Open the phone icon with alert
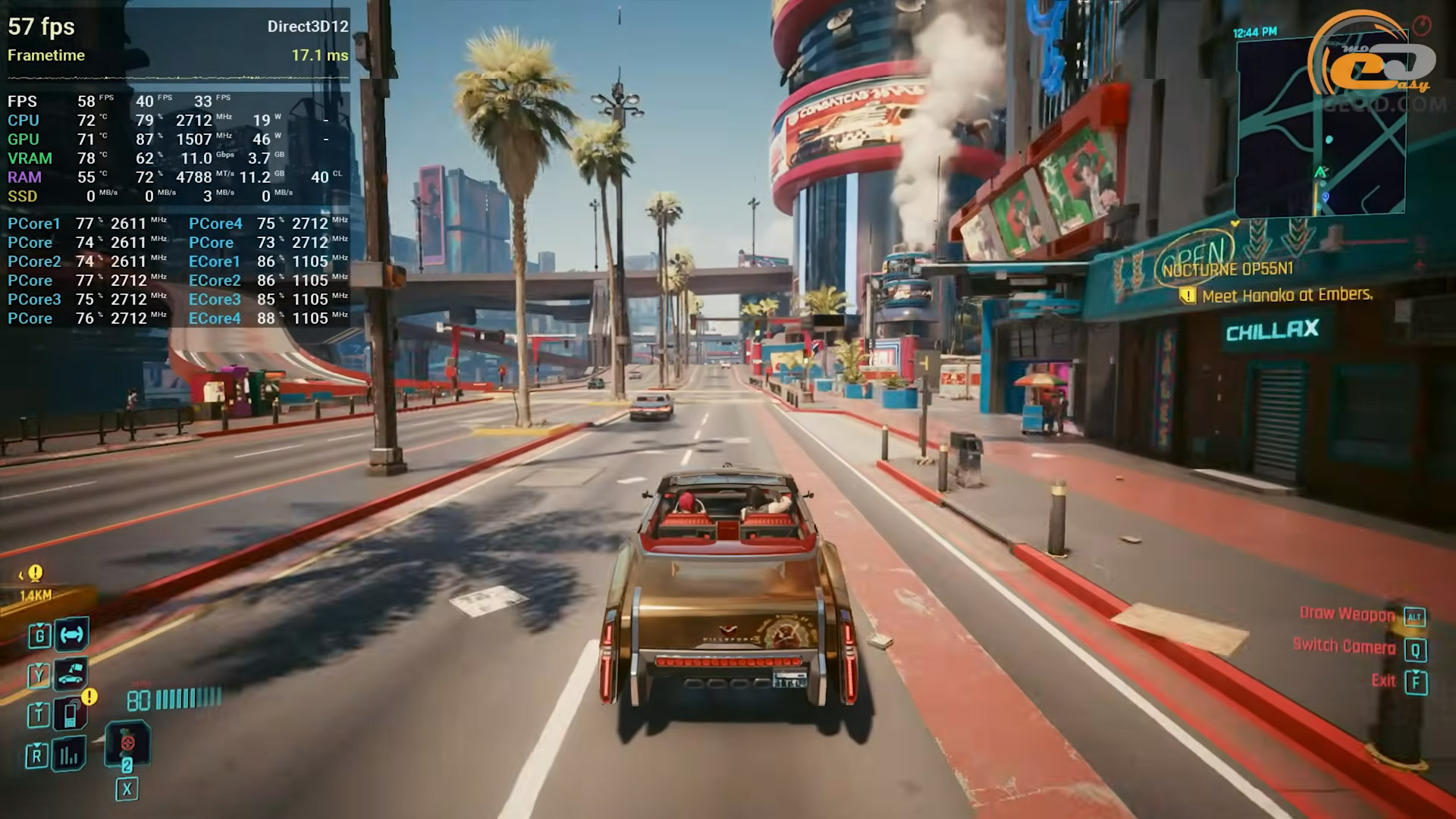 coord(71,714)
